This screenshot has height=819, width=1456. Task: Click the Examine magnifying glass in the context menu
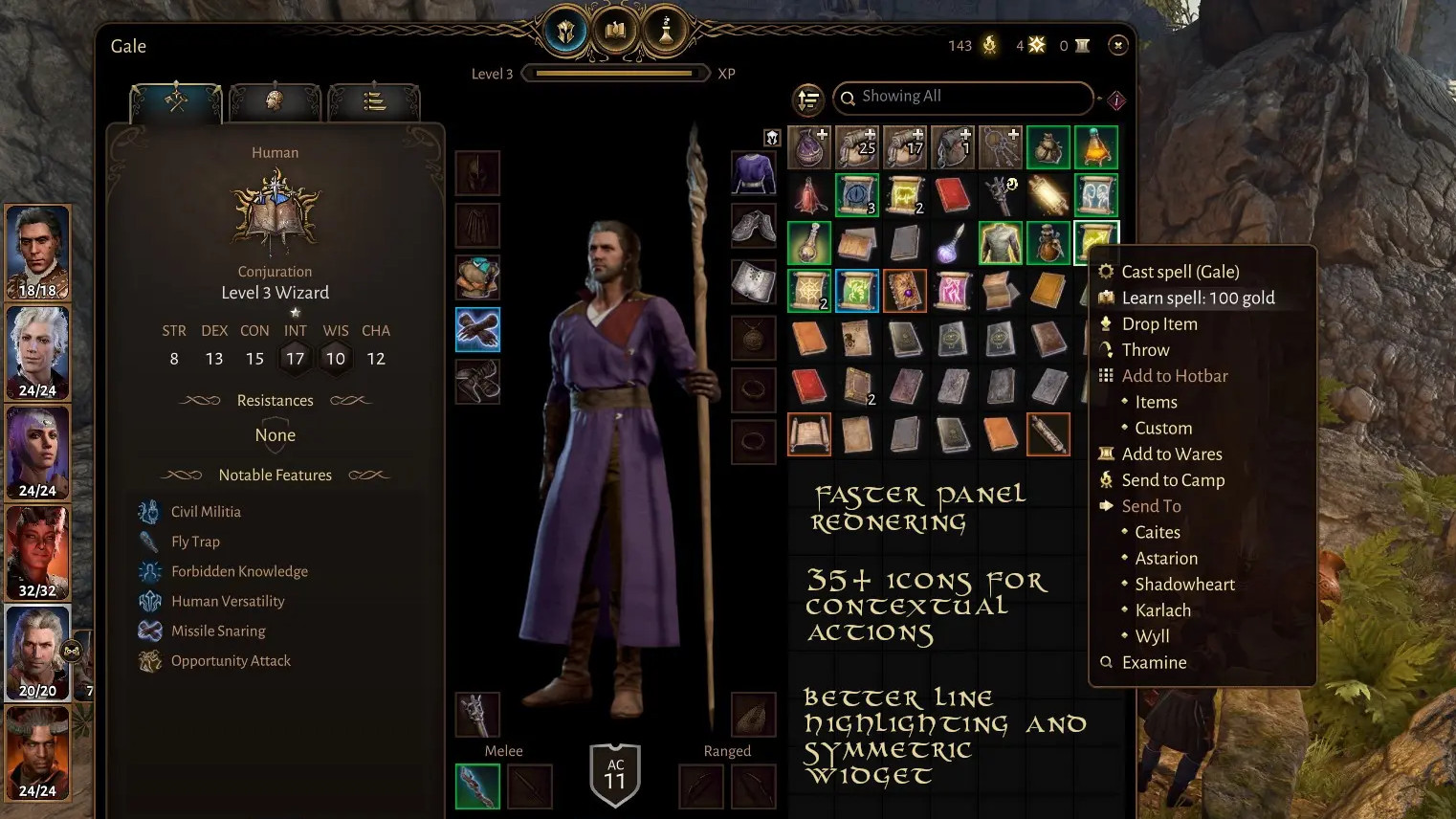click(x=1154, y=662)
